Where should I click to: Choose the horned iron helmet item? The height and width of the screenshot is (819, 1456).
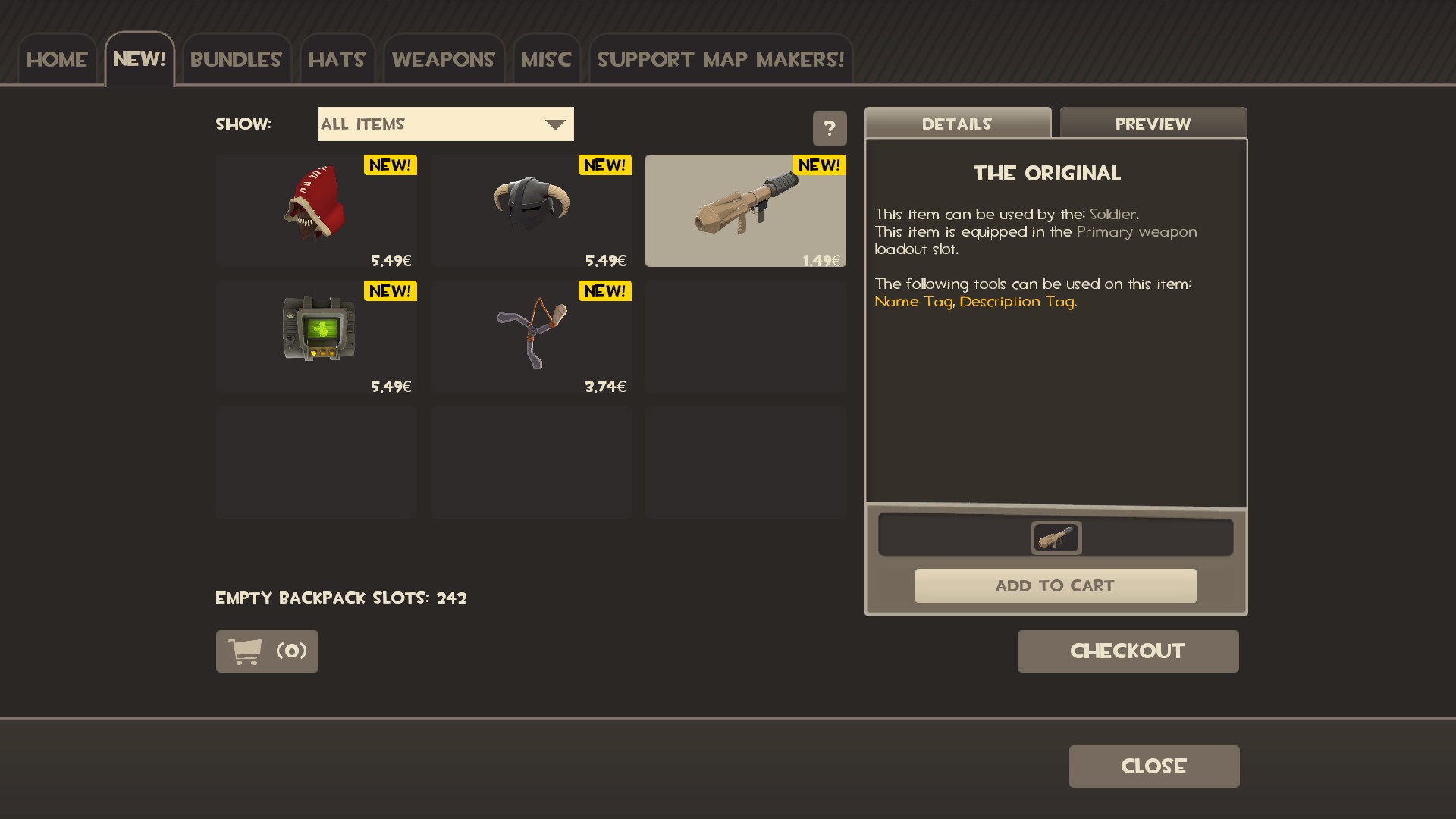(x=531, y=210)
